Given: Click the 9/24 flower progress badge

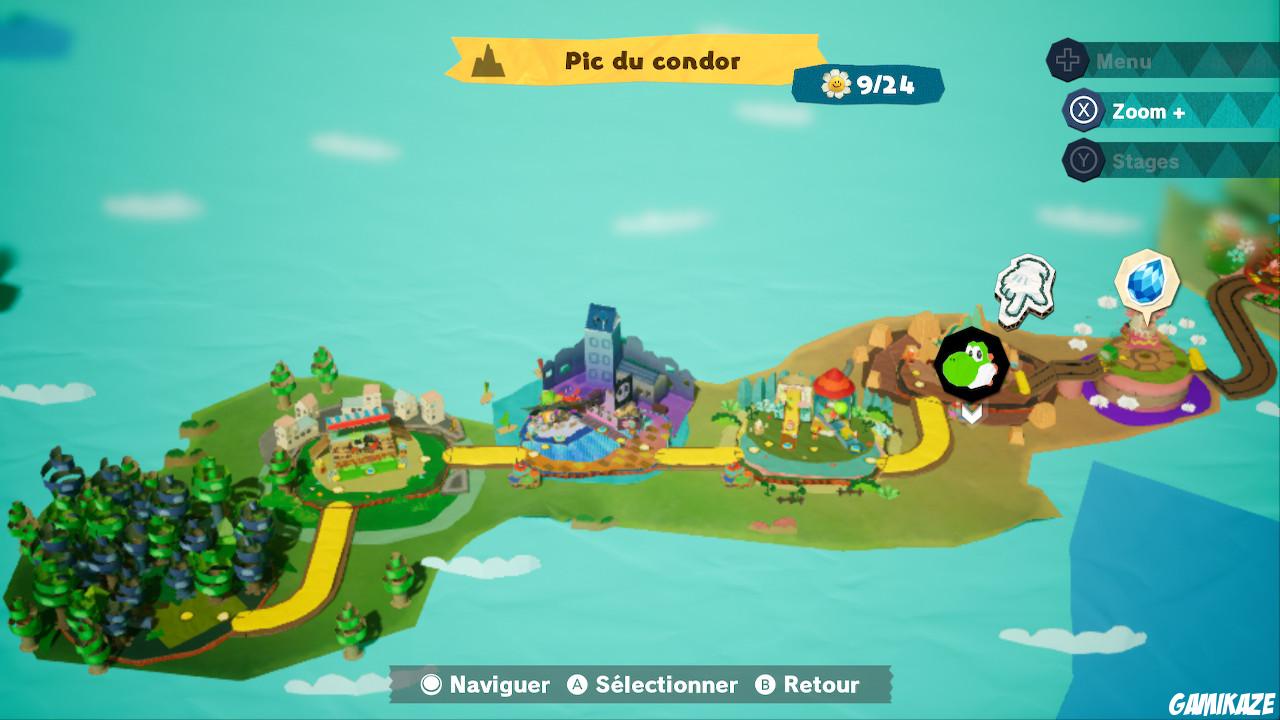Looking at the screenshot, I should pyautogui.click(x=870, y=84).
